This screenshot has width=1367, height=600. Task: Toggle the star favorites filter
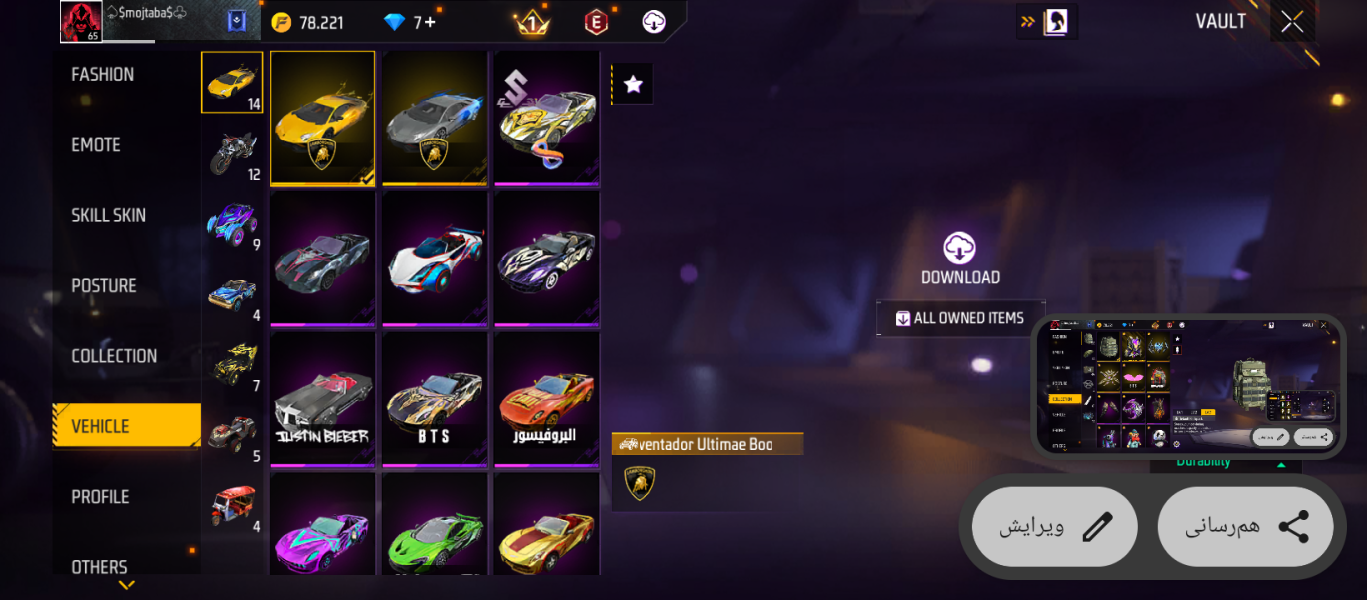[633, 85]
